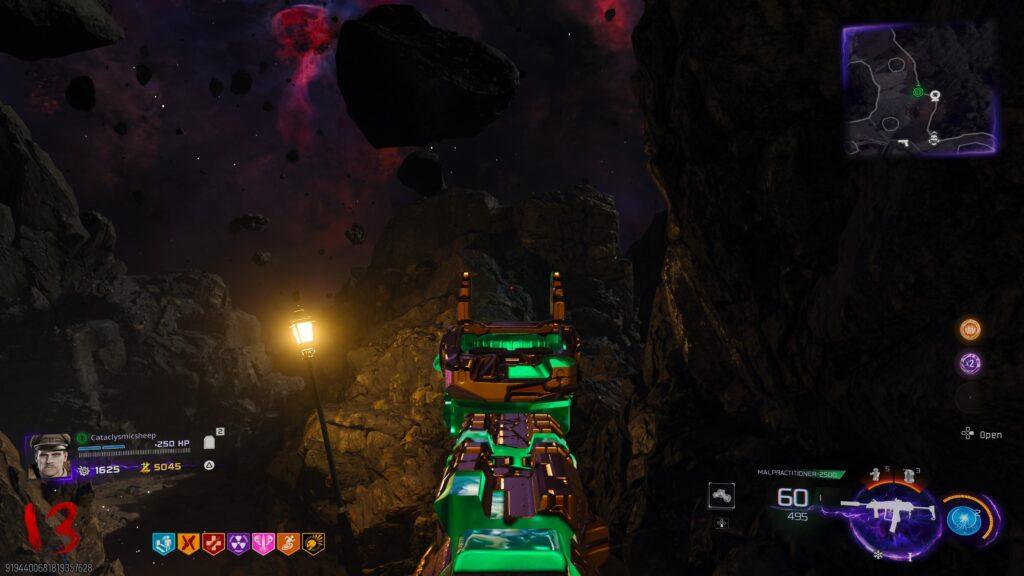Viewport: 1024px width, 576px height.
Task: Select the scorestreak vehicle slot icon
Action: pyautogui.click(x=722, y=494)
